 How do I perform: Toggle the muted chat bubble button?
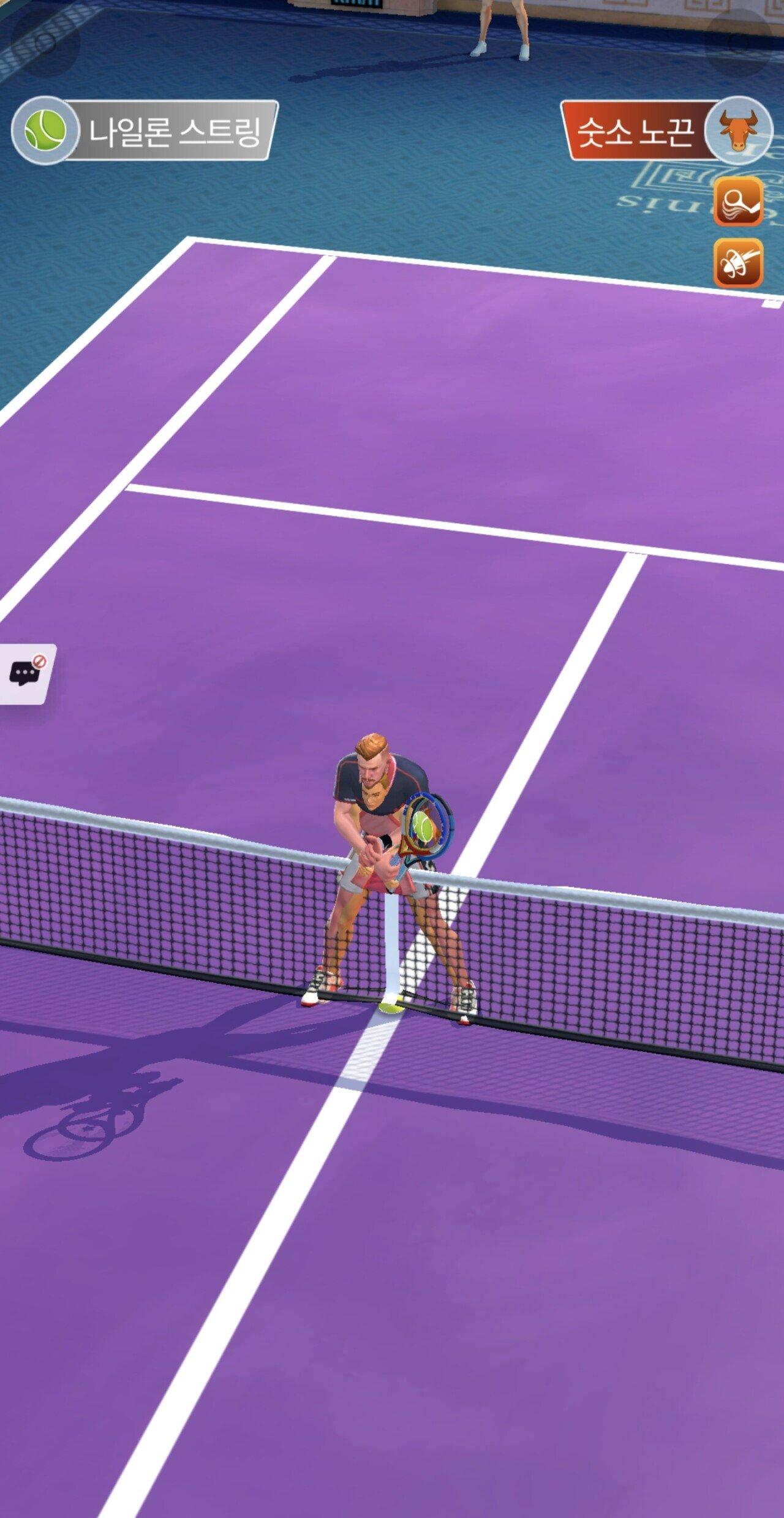click(x=26, y=673)
